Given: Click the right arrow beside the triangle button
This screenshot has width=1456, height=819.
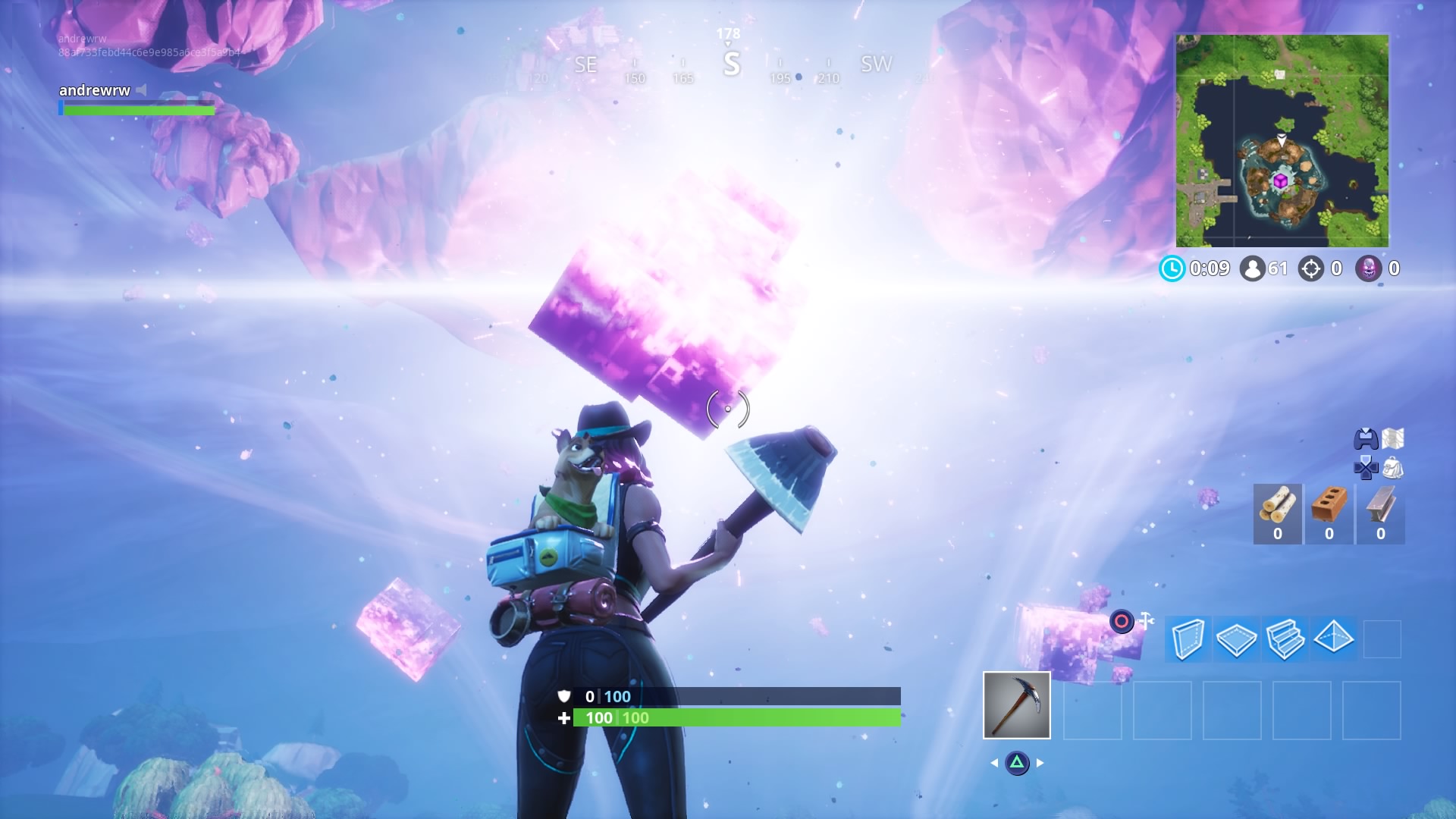Looking at the screenshot, I should click(x=1040, y=763).
